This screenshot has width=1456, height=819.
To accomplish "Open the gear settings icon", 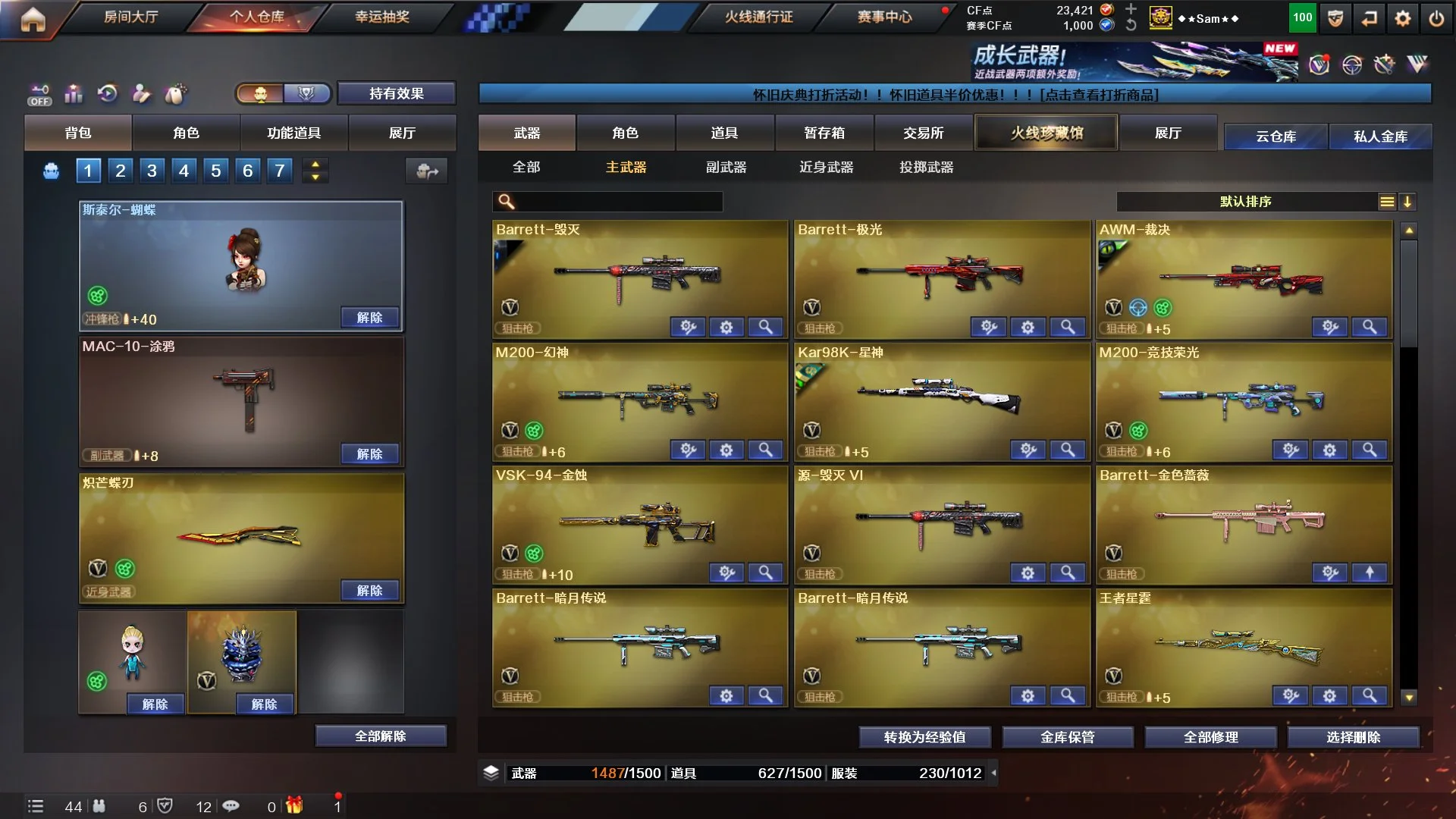I will coord(1402,19).
